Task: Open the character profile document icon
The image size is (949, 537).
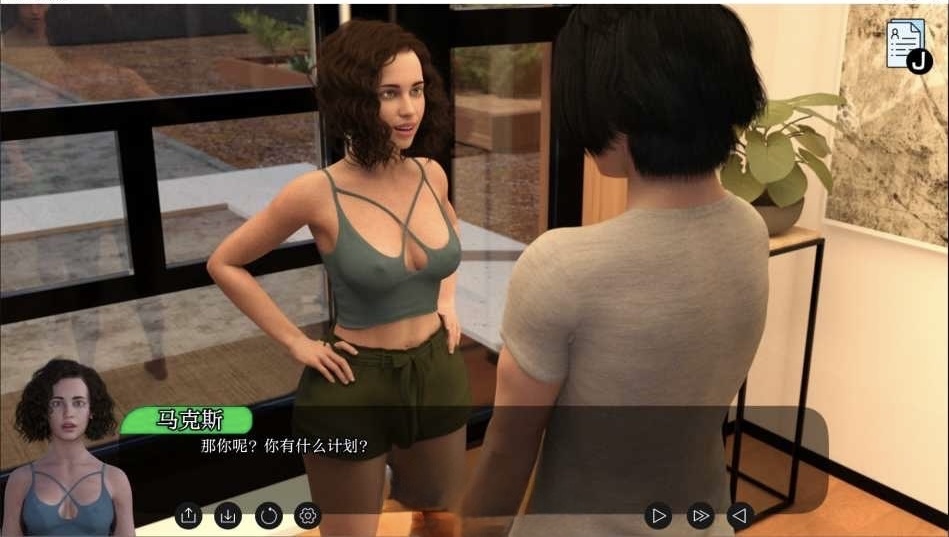Action: (x=905, y=44)
